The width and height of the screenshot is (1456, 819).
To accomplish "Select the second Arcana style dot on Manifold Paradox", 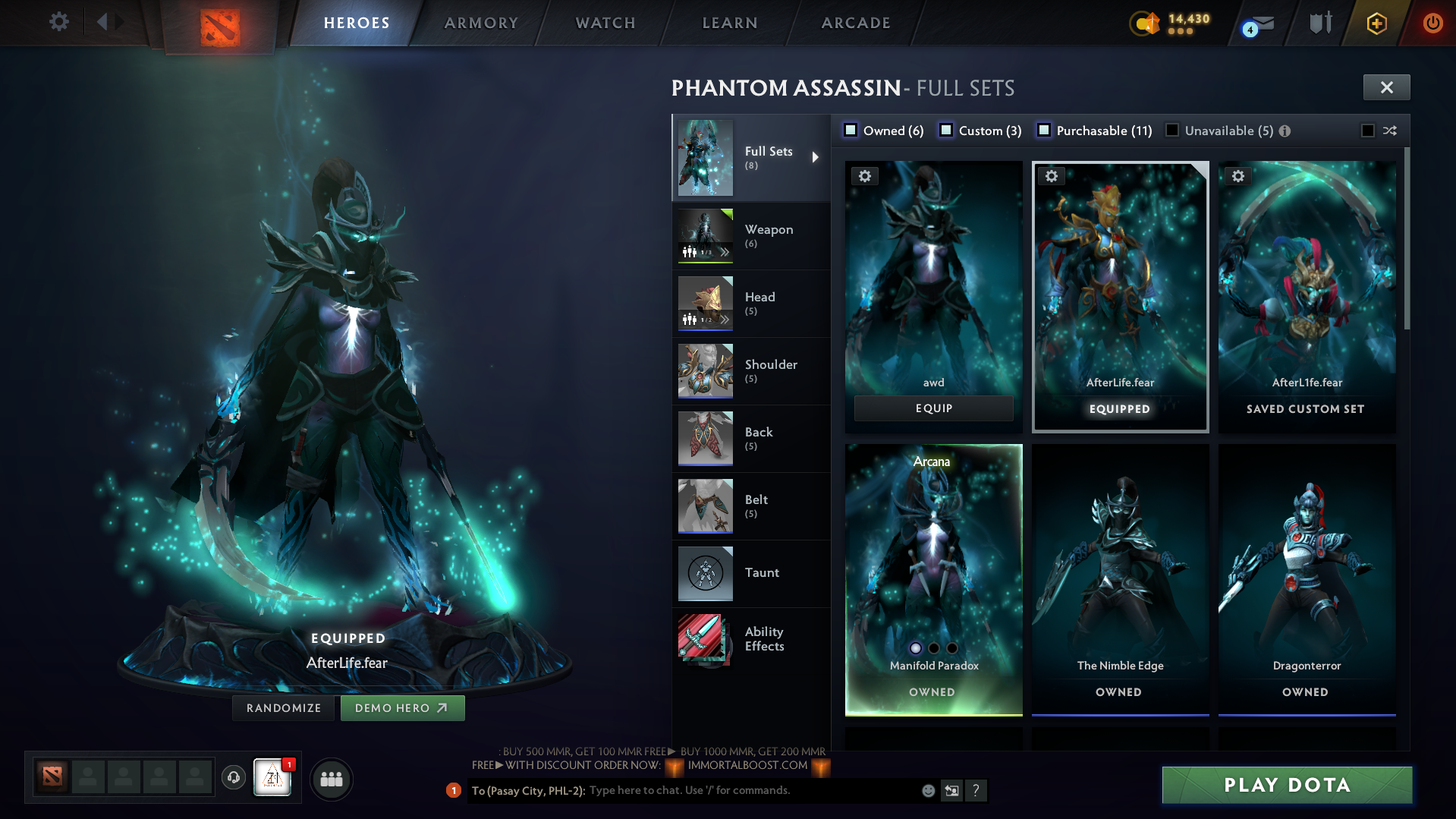I will tap(932, 647).
